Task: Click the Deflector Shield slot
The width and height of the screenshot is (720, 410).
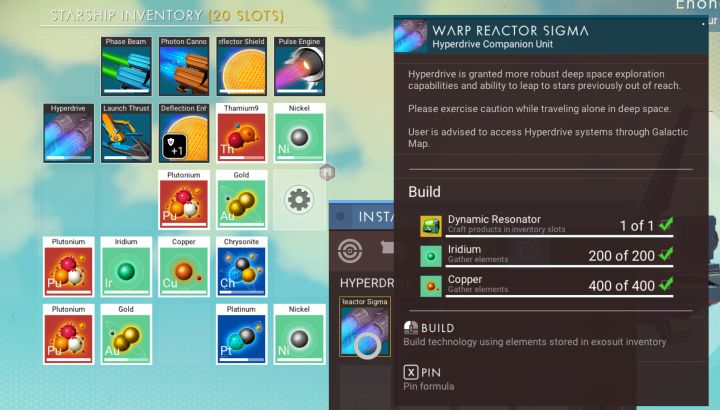Action: 242,66
